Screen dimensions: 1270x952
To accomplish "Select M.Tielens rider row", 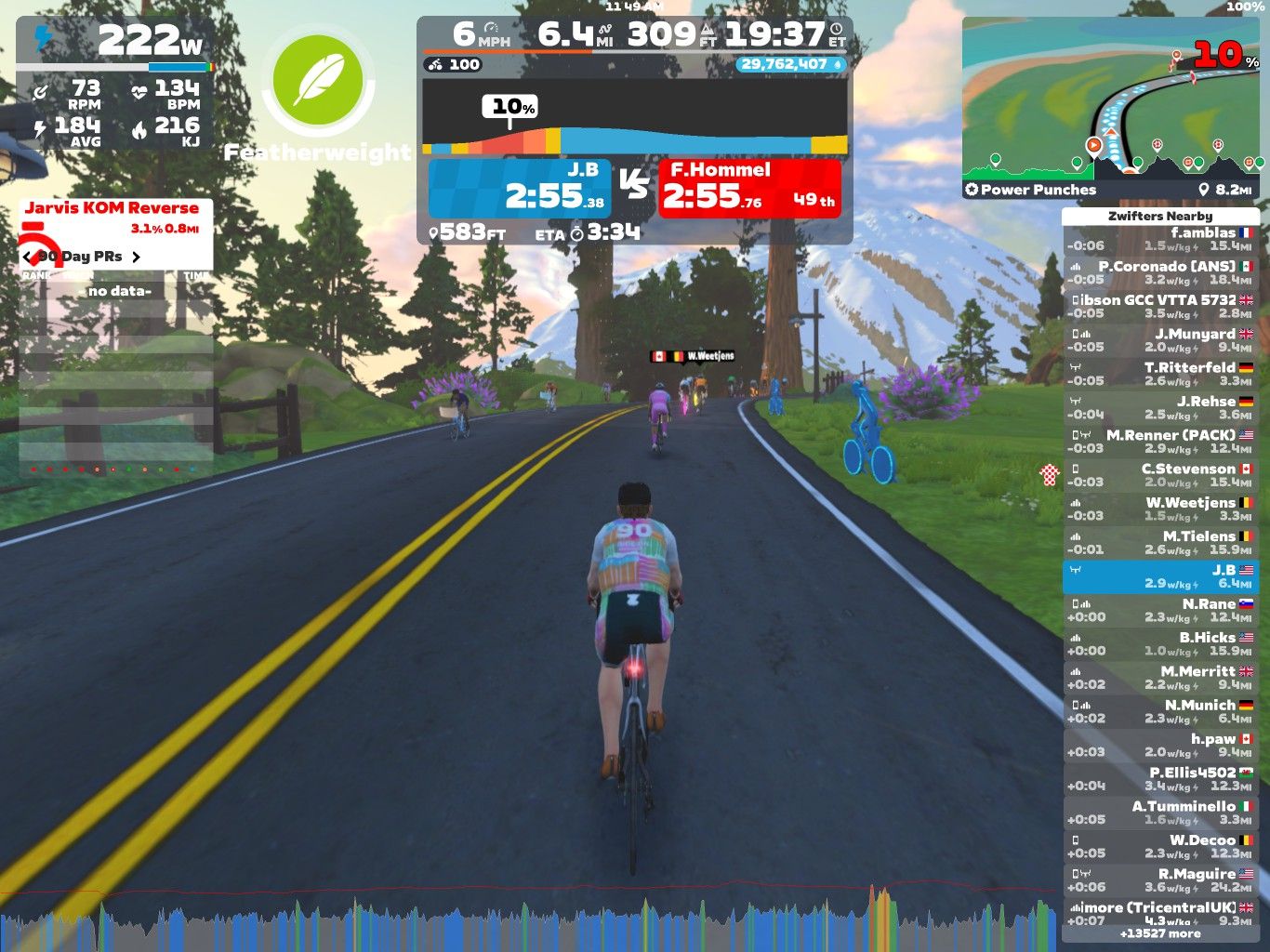I will coord(1159,543).
